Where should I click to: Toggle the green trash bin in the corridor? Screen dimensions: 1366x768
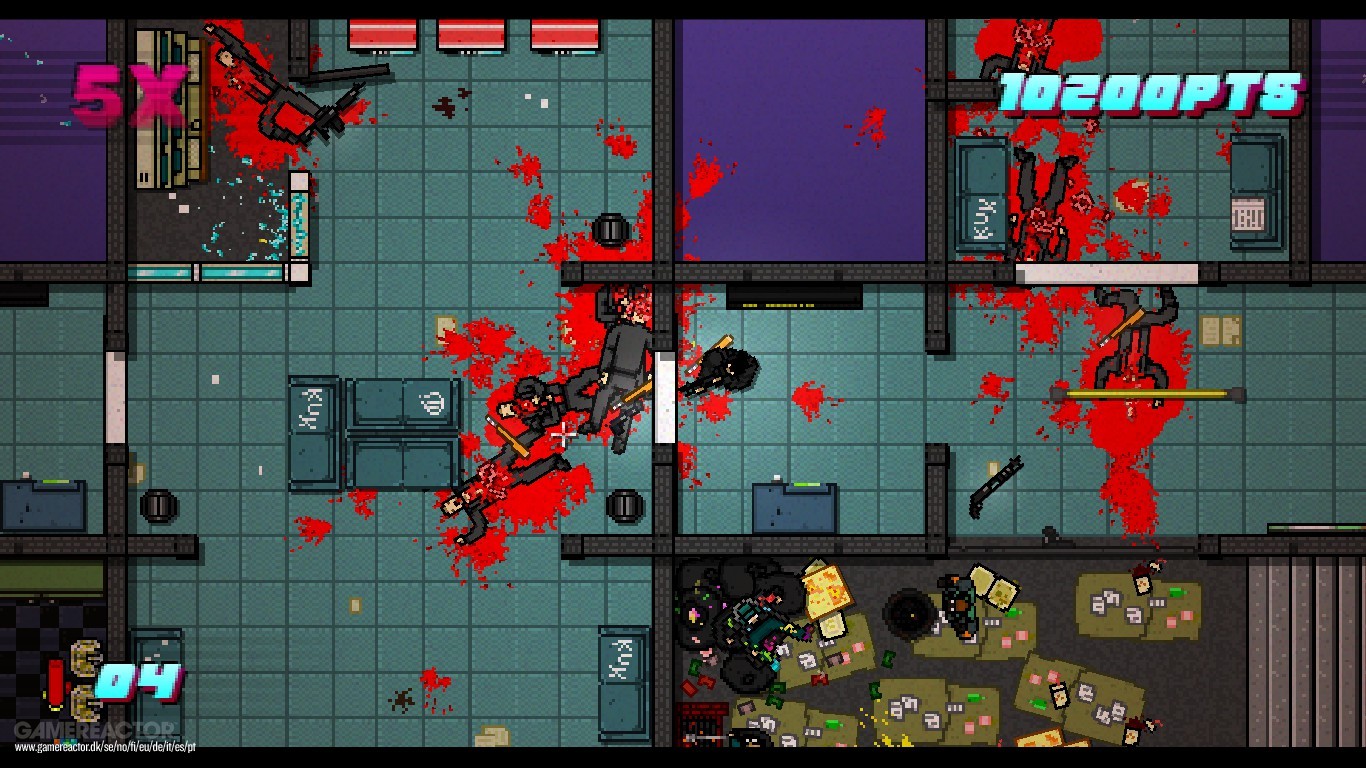(x=625, y=505)
